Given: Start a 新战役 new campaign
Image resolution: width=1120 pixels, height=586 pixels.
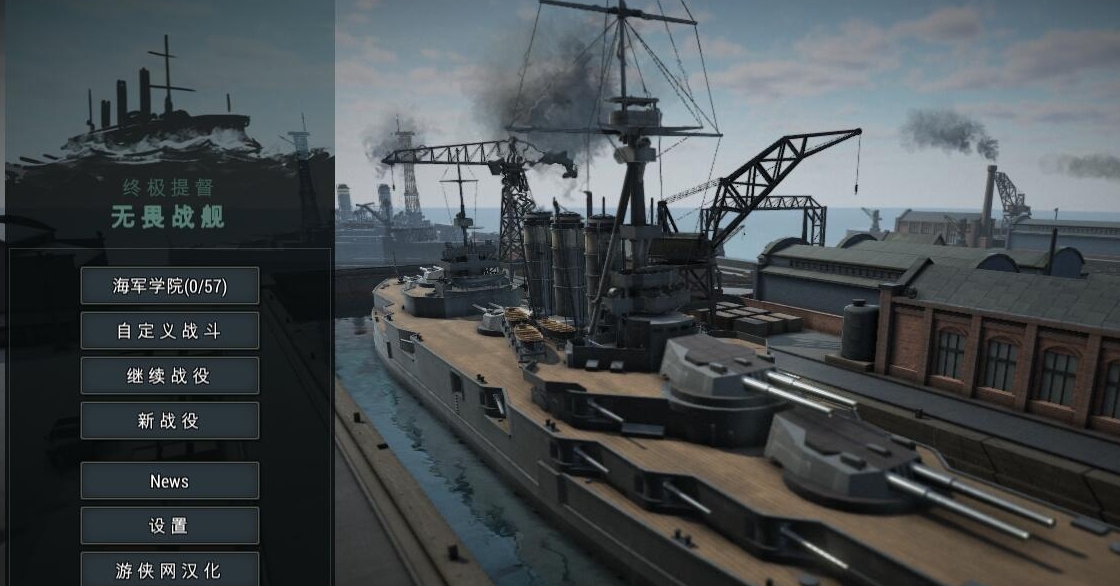Looking at the screenshot, I should [169, 421].
